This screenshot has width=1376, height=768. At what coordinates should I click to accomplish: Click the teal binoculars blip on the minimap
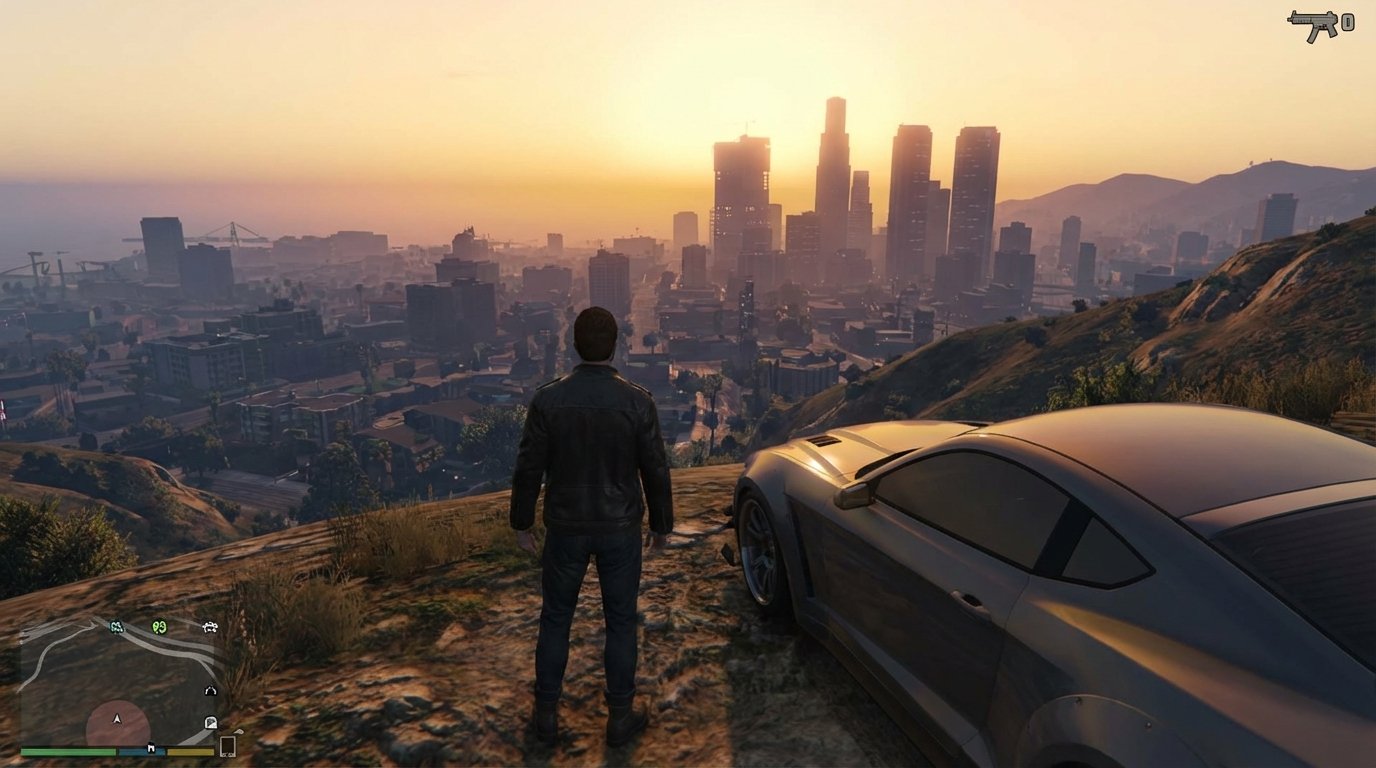click(115, 628)
